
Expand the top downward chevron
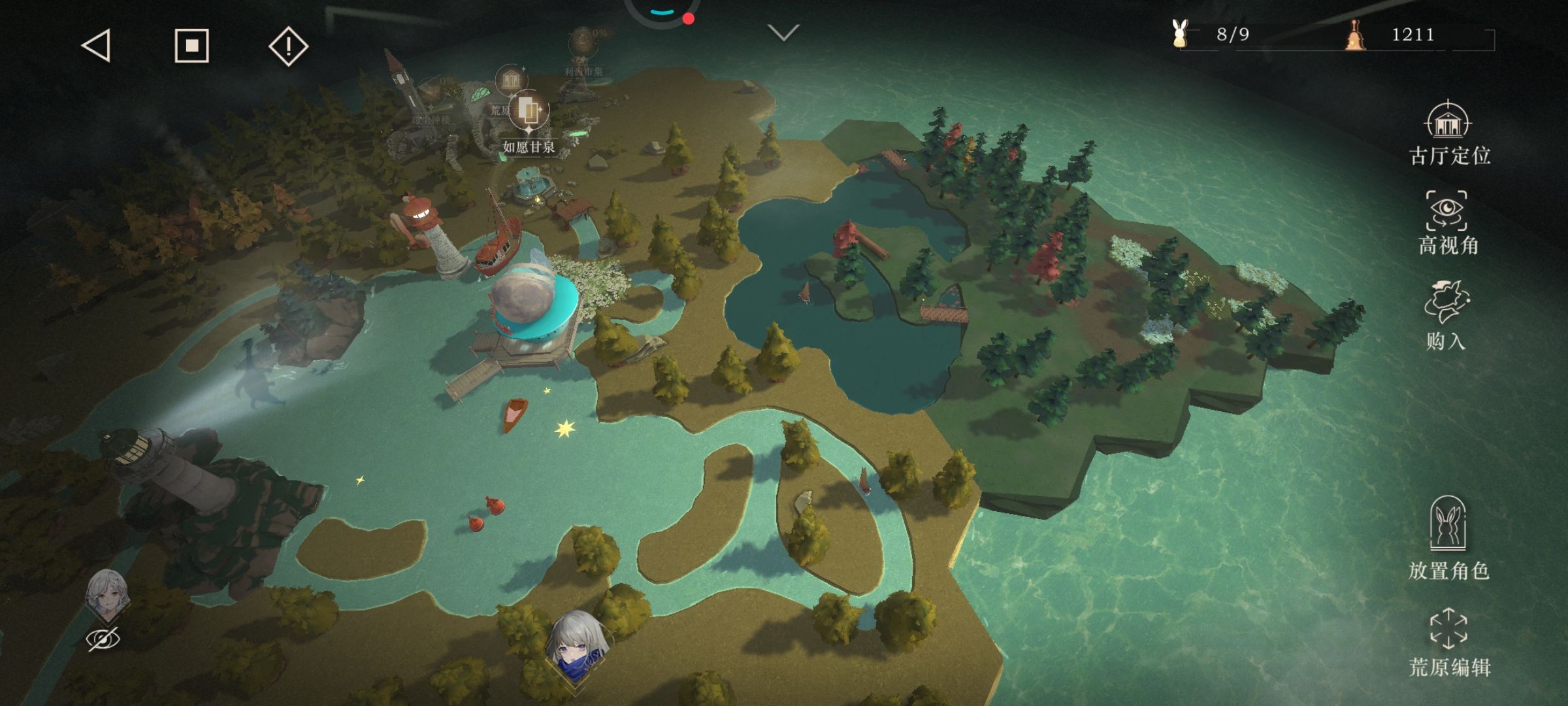click(783, 33)
